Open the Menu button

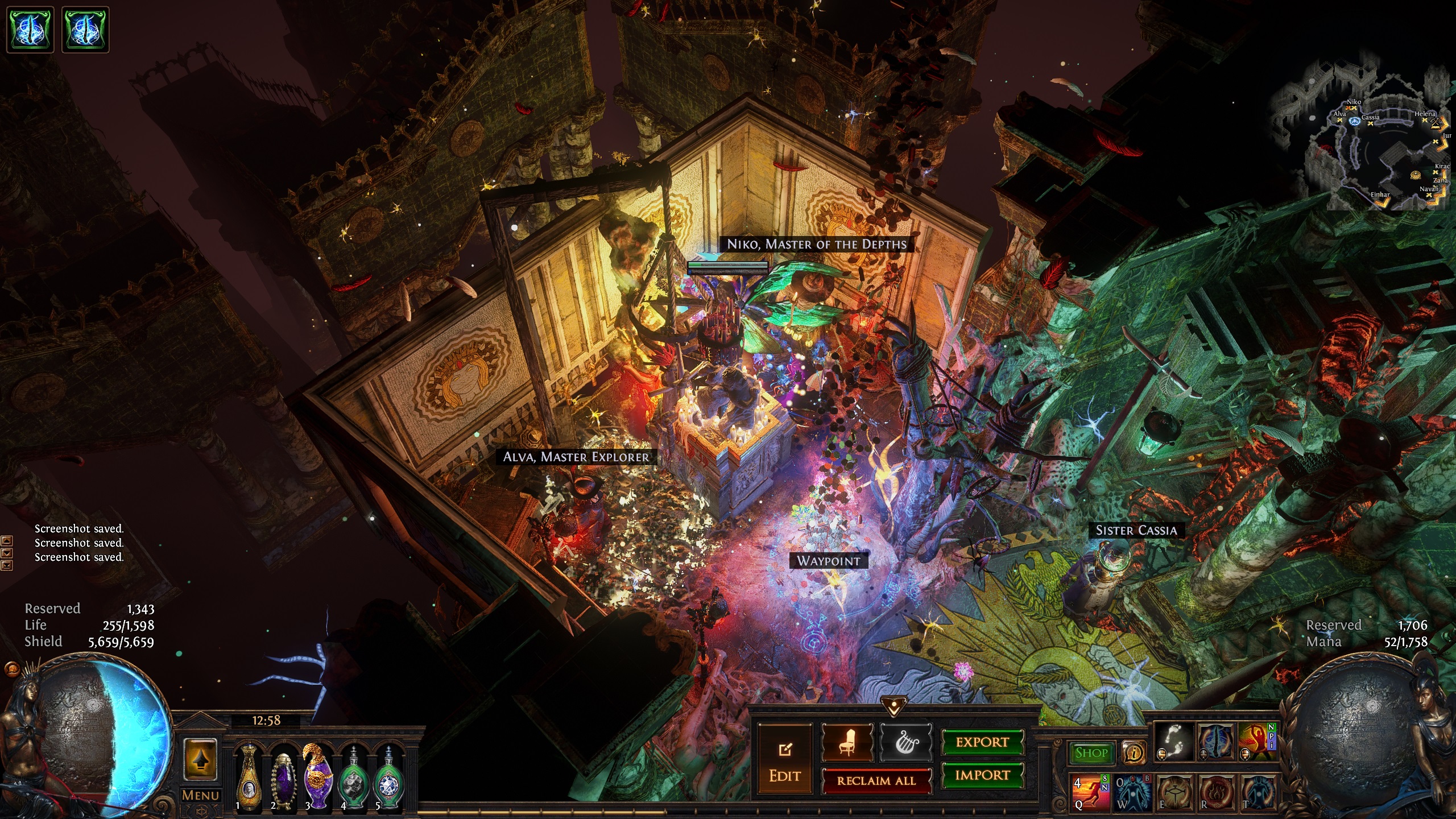(200, 795)
